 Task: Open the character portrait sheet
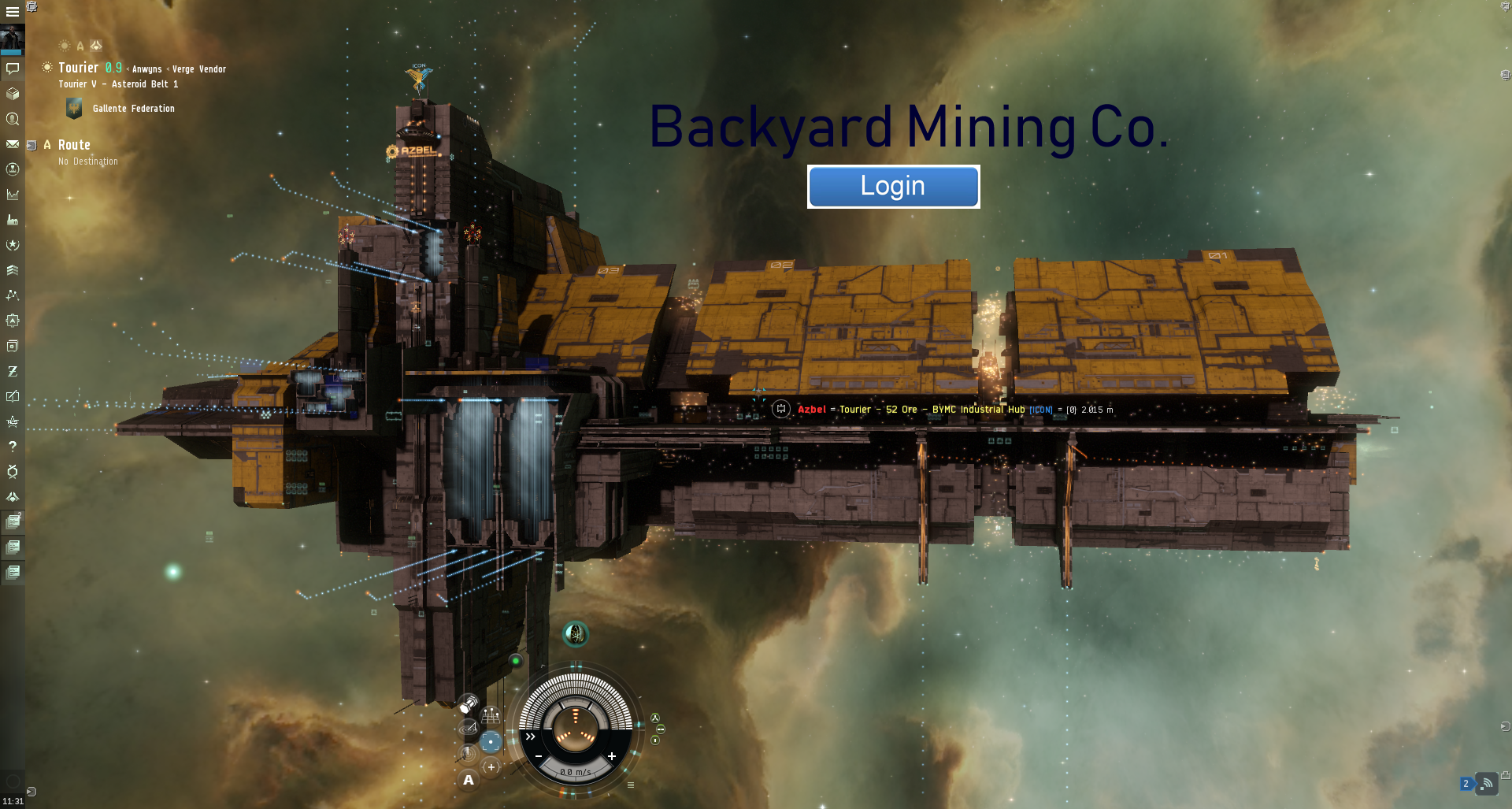(13, 39)
